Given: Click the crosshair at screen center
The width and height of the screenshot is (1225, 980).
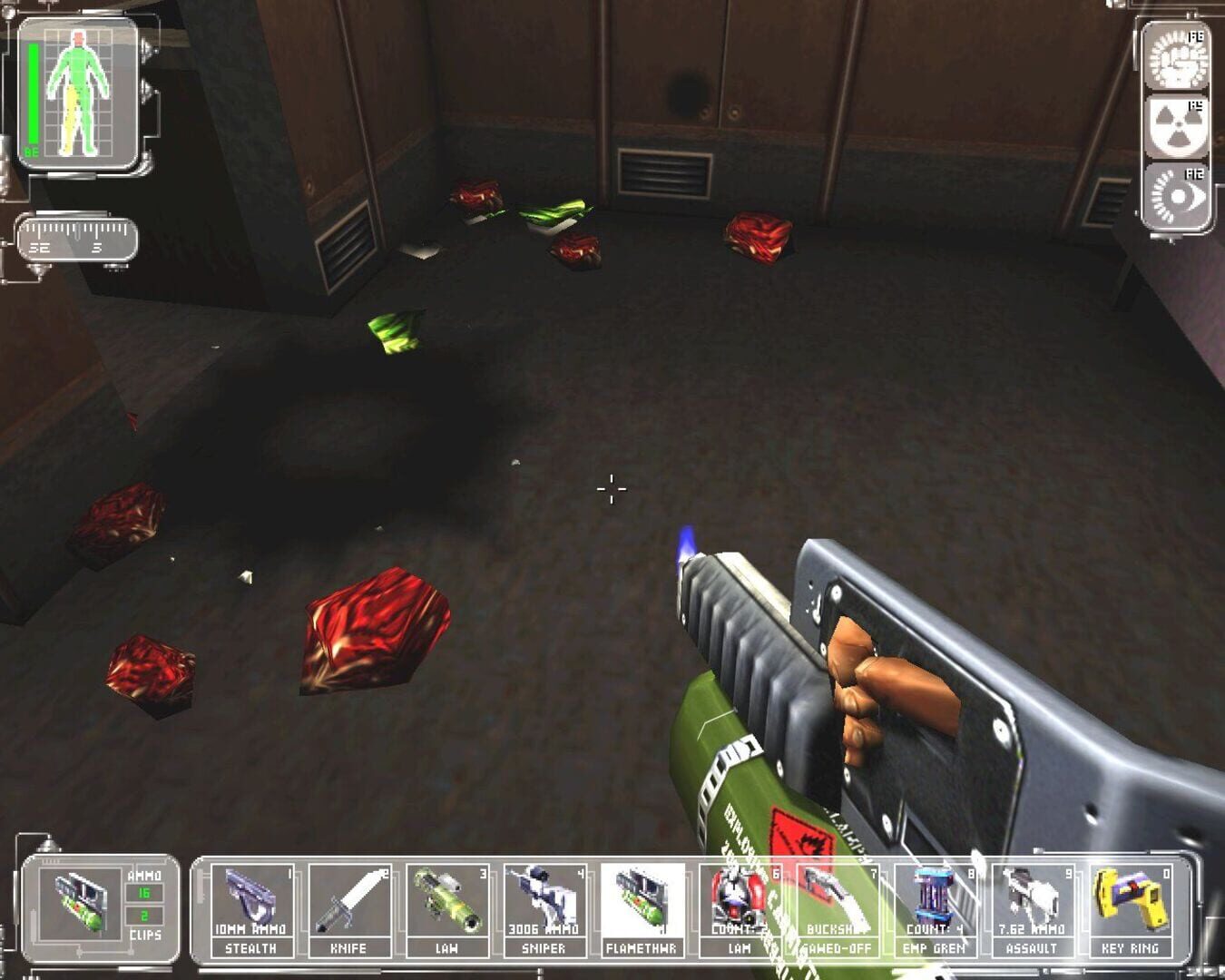Looking at the screenshot, I should (x=612, y=490).
